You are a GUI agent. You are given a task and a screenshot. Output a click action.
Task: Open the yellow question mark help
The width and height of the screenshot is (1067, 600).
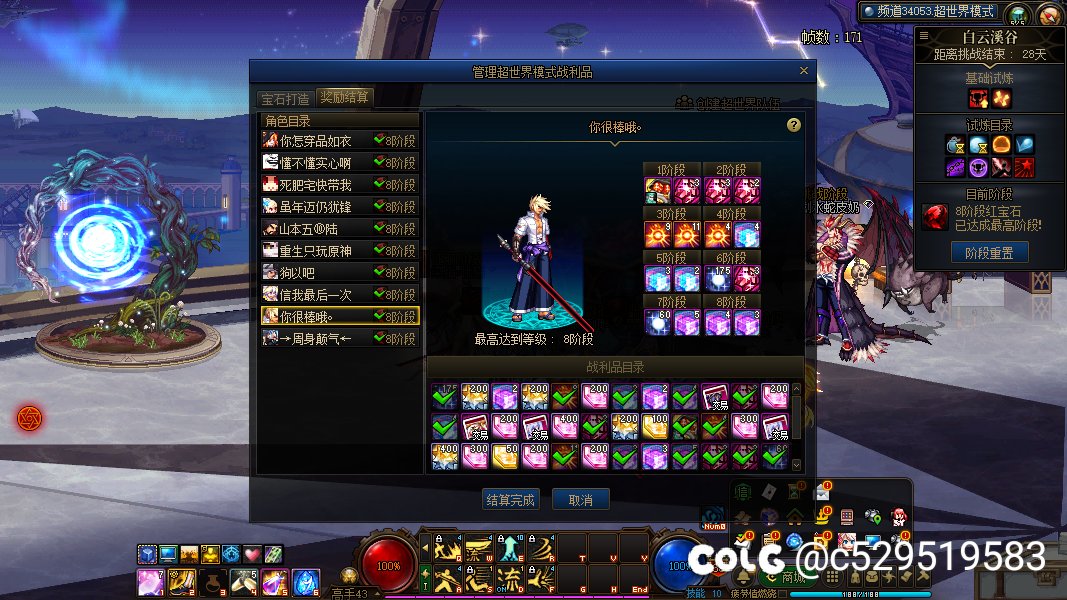(794, 125)
